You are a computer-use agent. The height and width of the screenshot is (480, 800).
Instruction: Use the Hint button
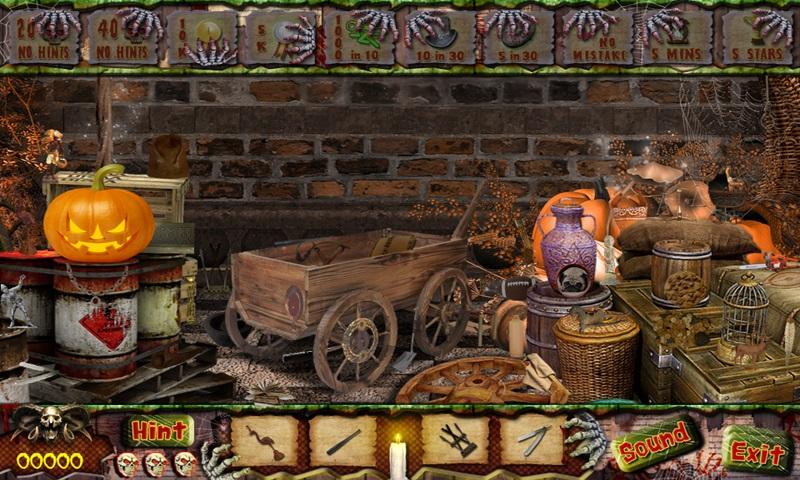pyautogui.click(x=158, y=431)
